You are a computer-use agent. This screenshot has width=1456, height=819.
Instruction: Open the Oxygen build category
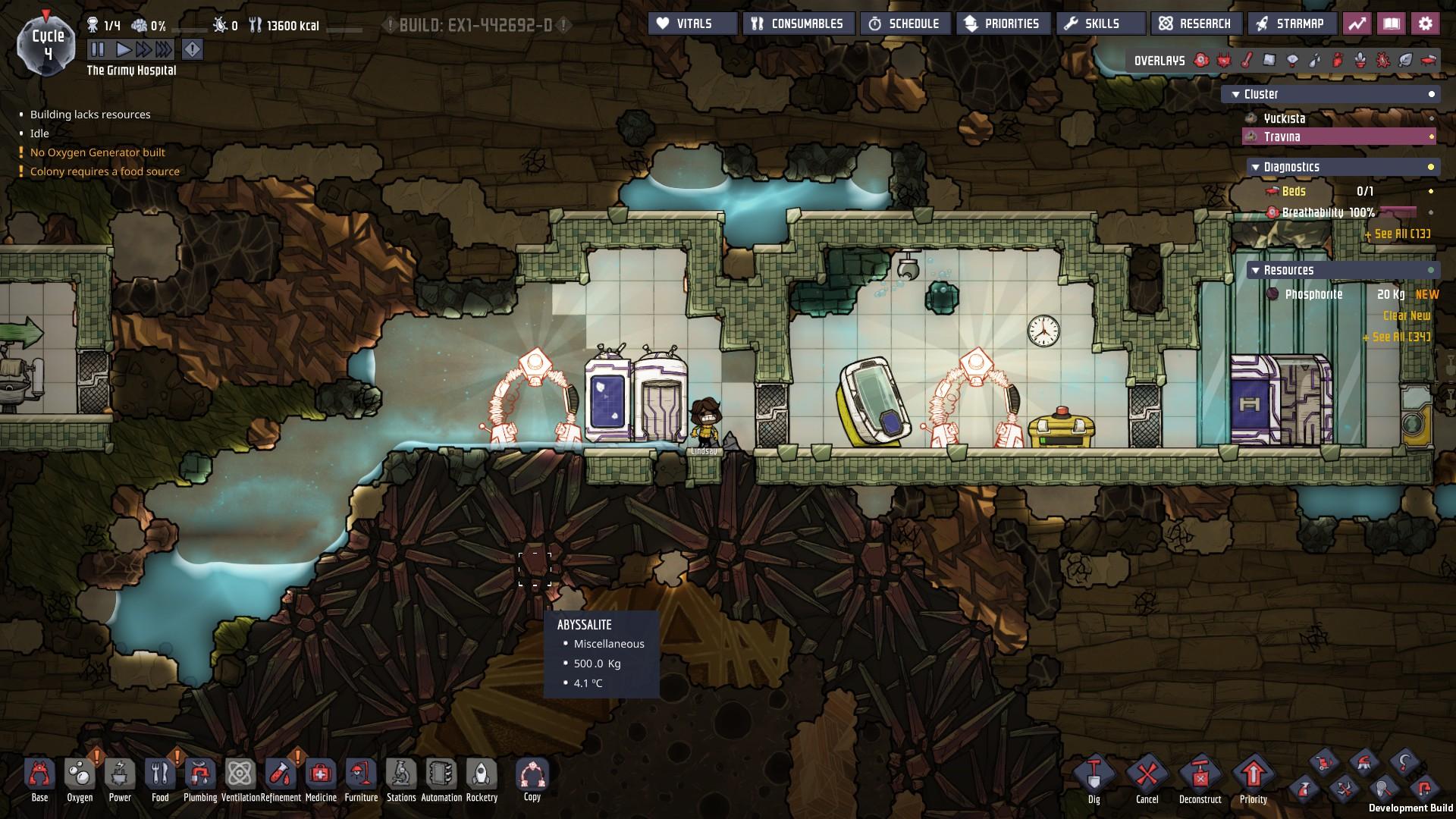pyautogui.click(x=80, y=777)
